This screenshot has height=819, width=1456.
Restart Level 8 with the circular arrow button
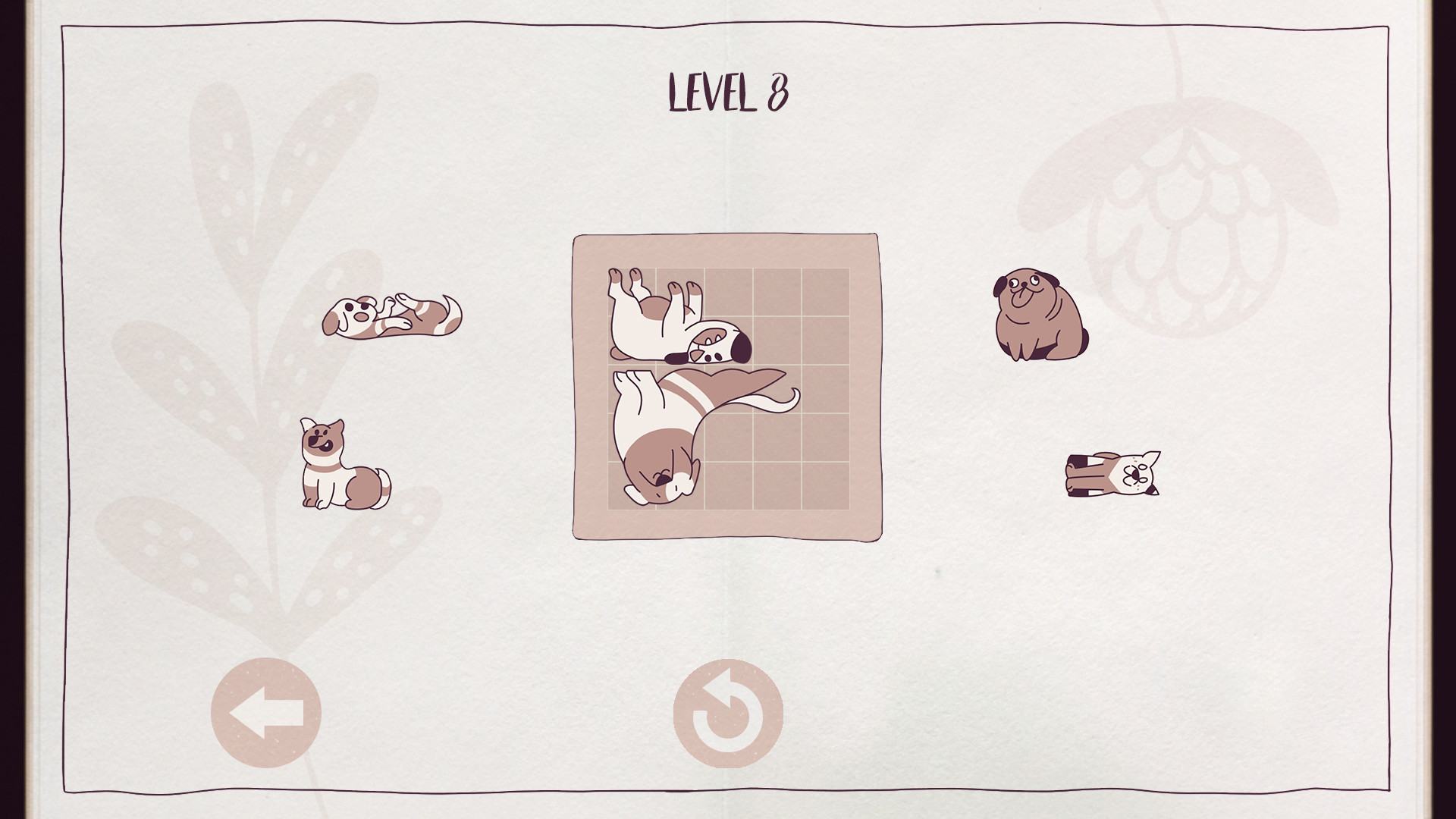coord(727,714)
